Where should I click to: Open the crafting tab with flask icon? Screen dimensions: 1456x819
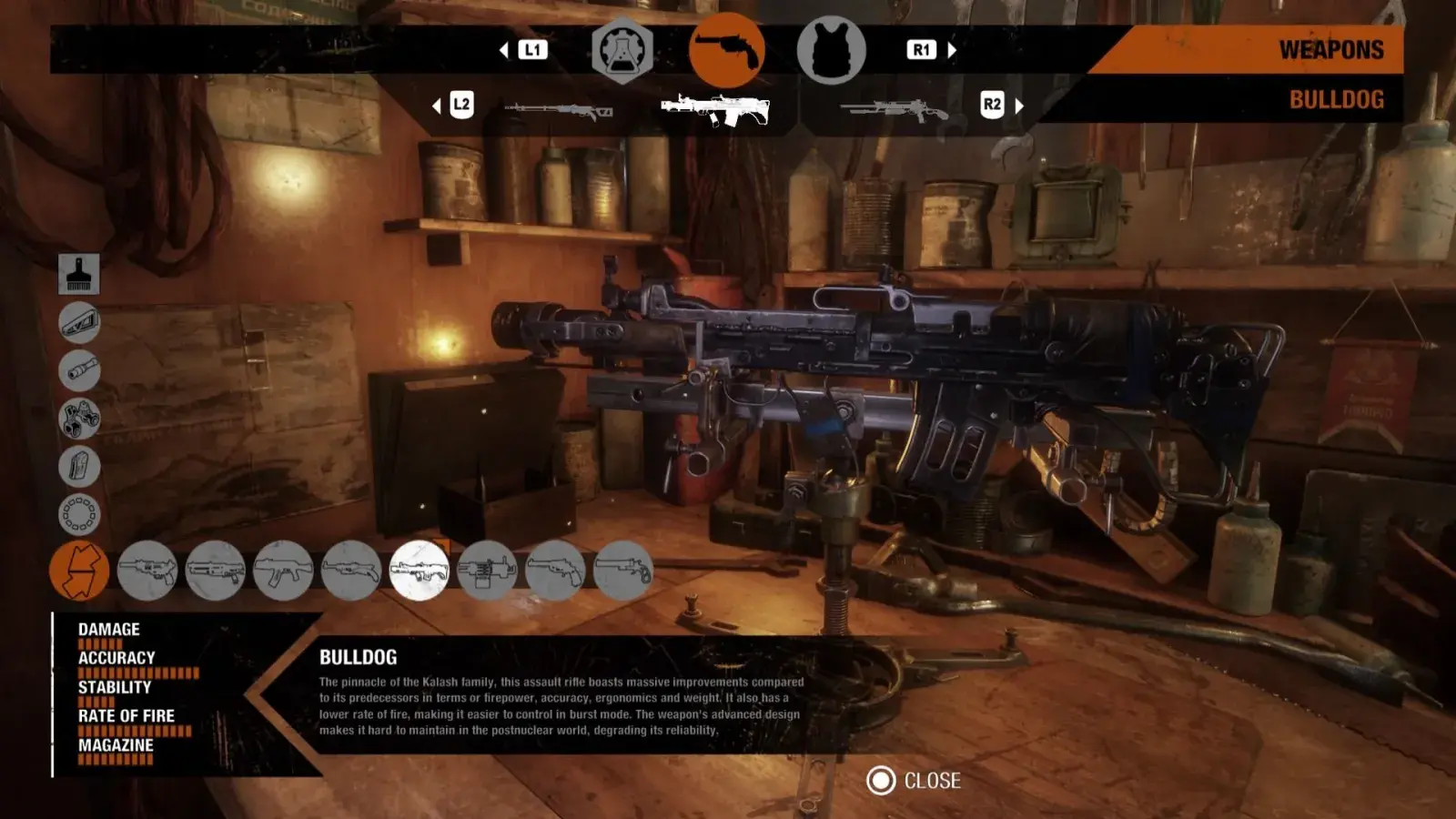pos(622,52)
